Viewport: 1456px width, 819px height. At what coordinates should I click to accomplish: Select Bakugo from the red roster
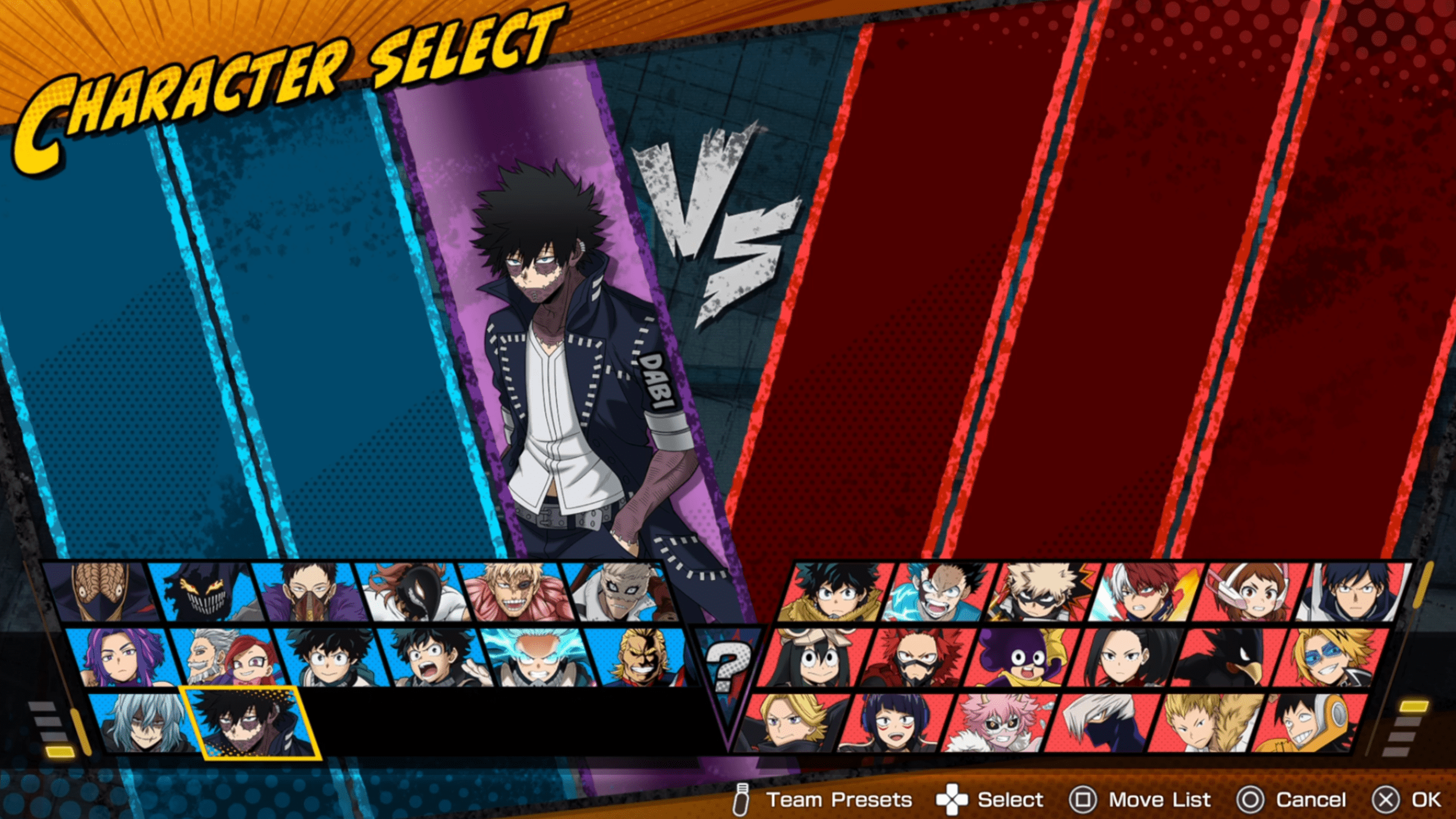pos(1040,592)
